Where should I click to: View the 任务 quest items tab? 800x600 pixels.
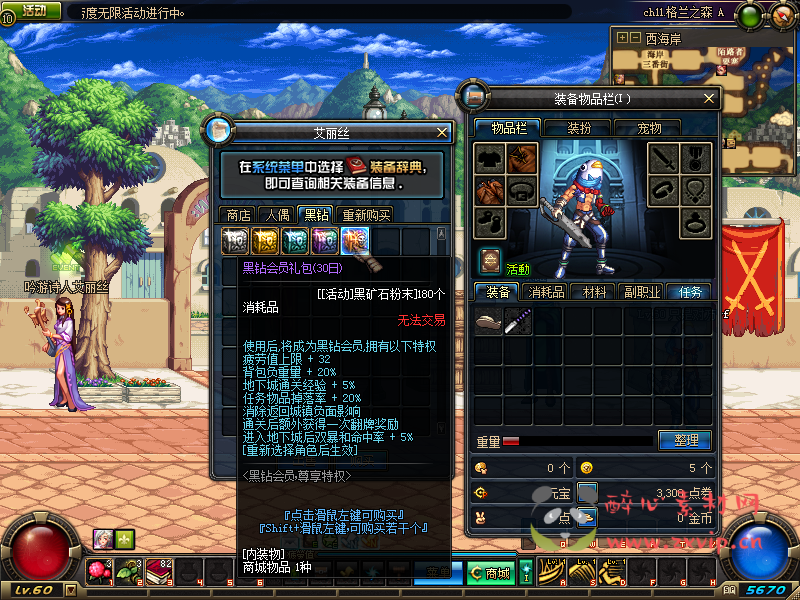[690, 292]
